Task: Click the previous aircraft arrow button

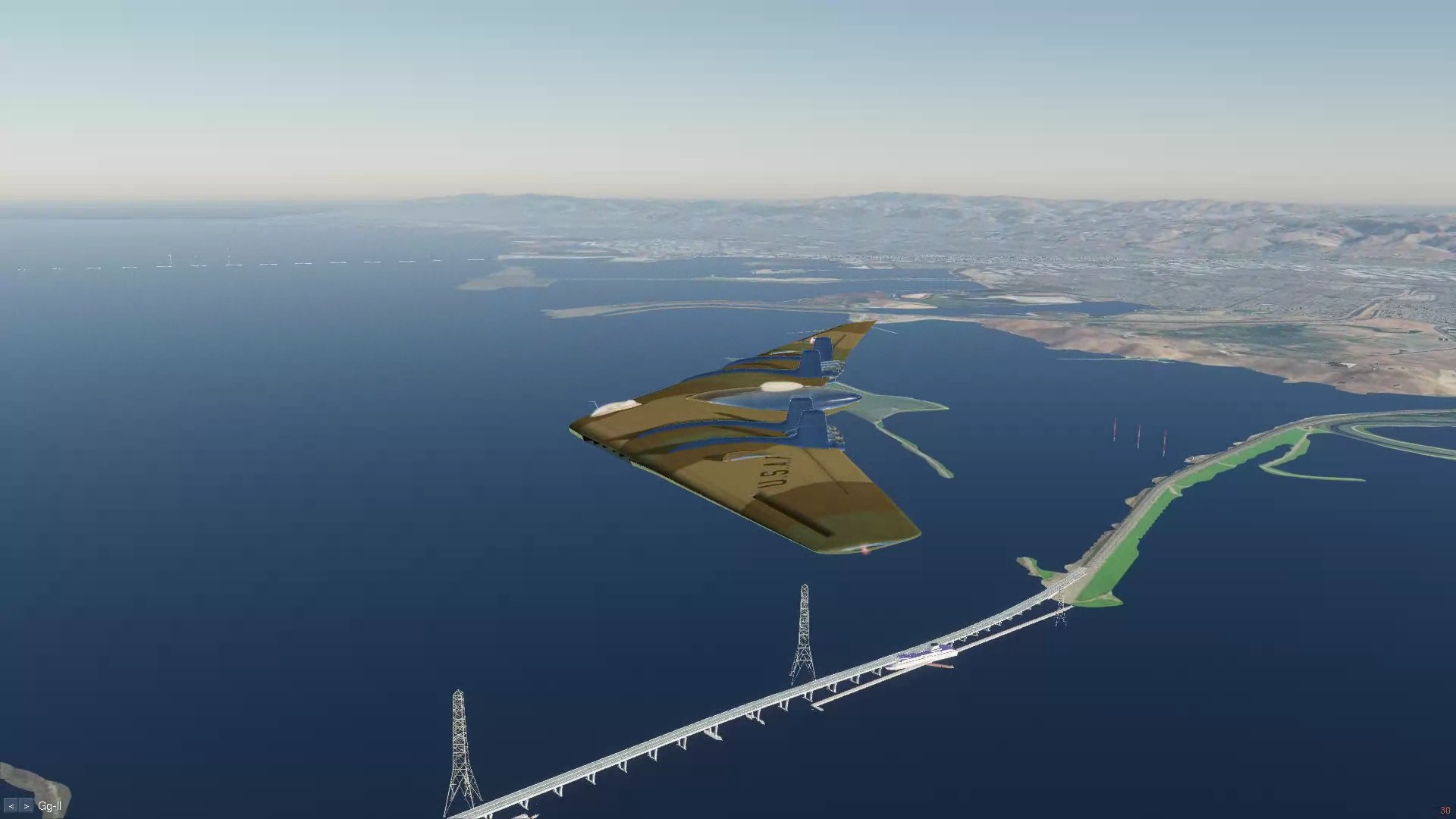Action: click(x=11, y=806)
